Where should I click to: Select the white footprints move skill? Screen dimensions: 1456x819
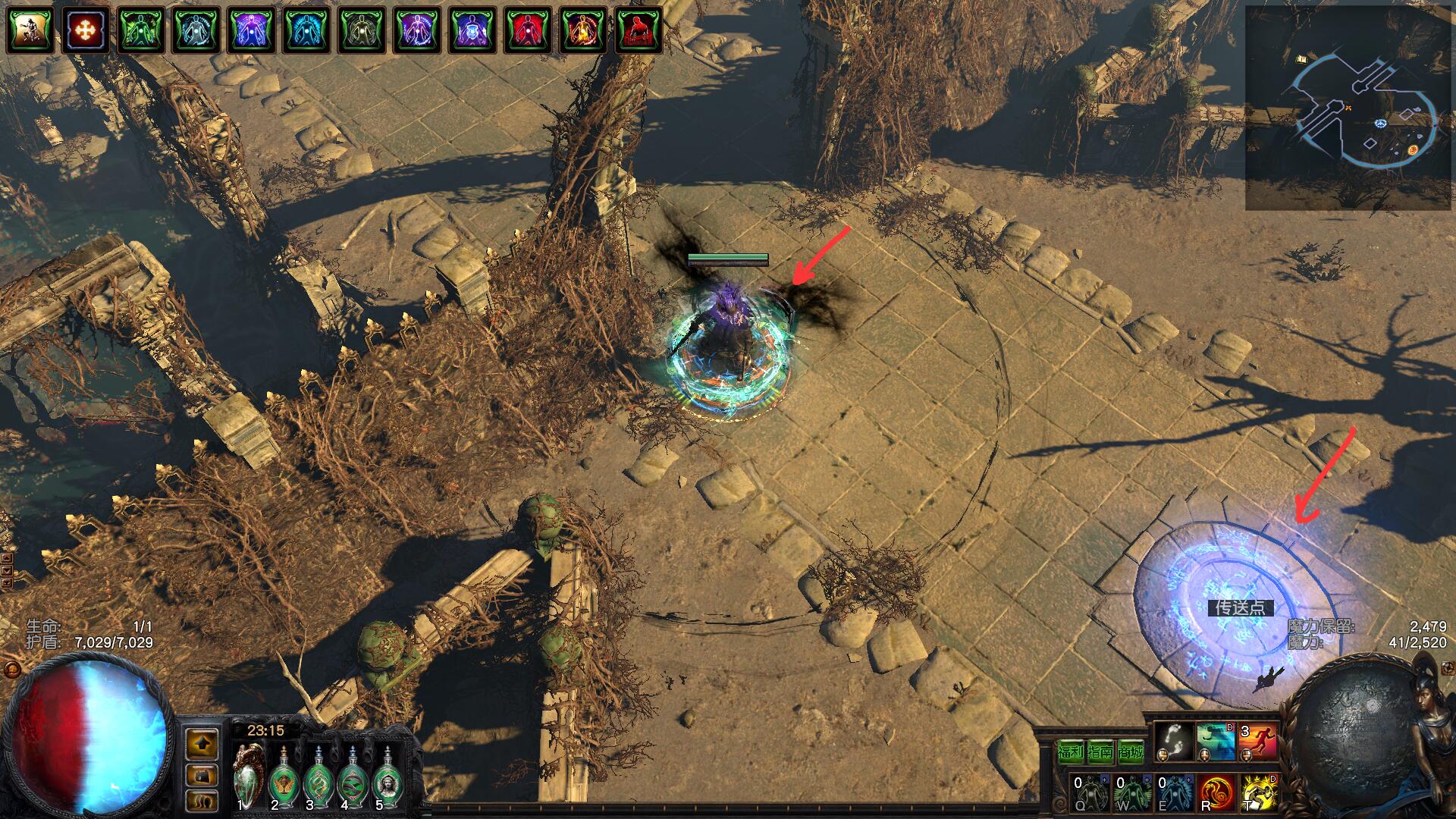pos(1175,742)
